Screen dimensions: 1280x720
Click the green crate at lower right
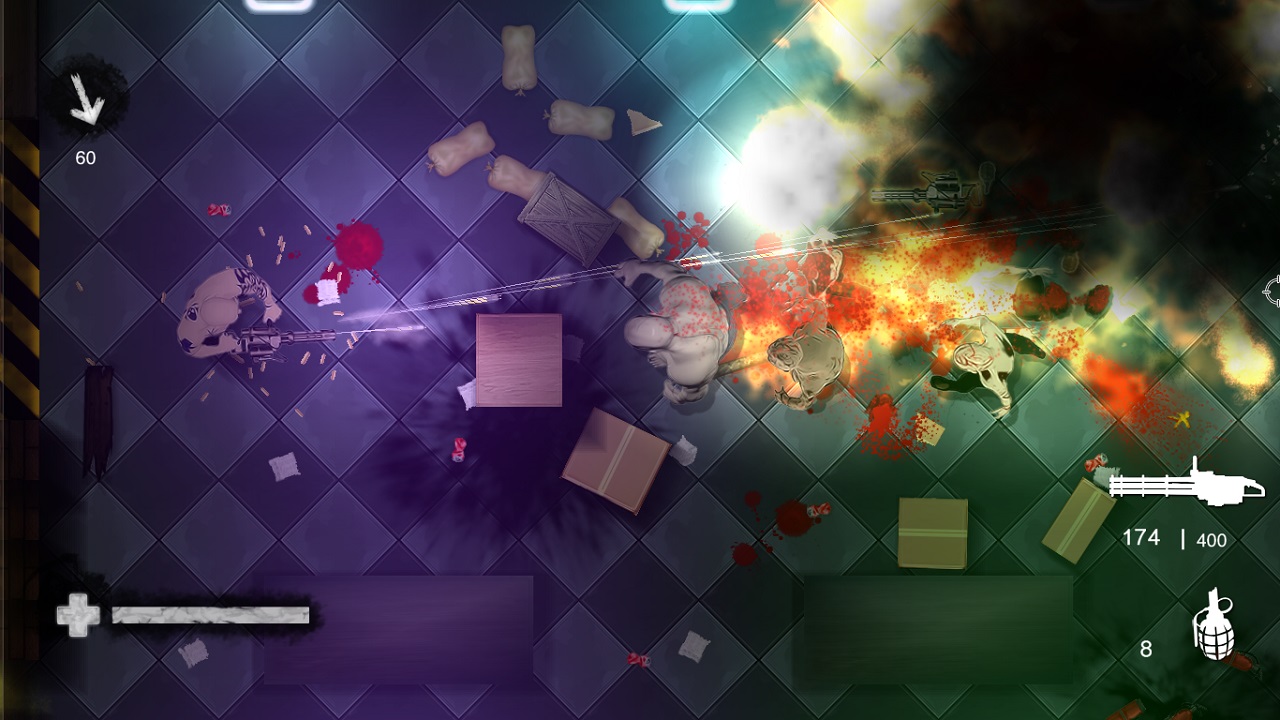pyautogui.click(x=935, y=530)
